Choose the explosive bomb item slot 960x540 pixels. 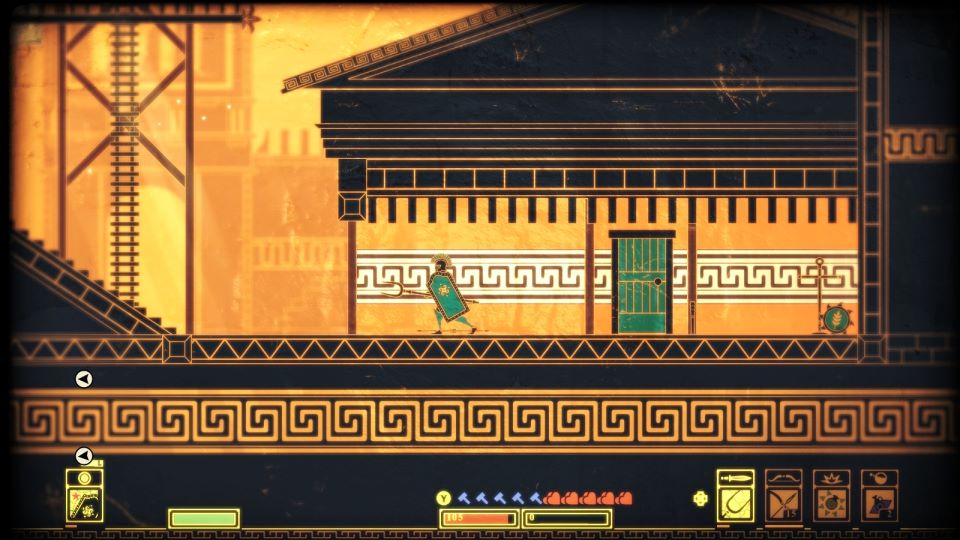tap(832, 497)
